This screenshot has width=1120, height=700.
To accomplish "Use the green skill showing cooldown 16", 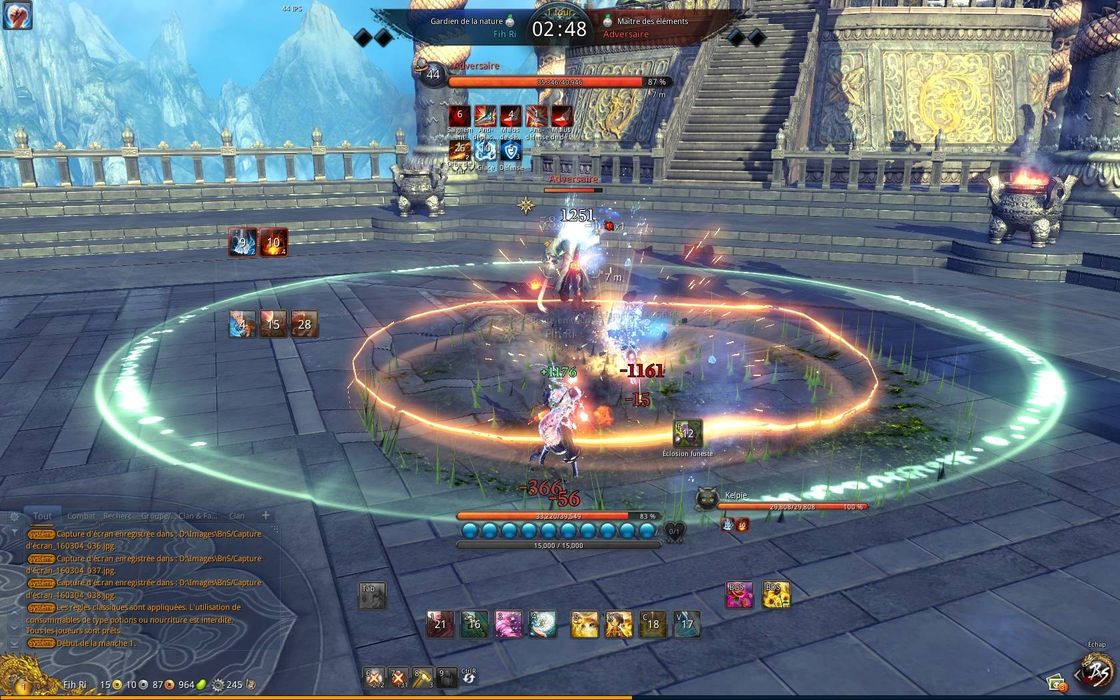I will [x=474, y=624].
